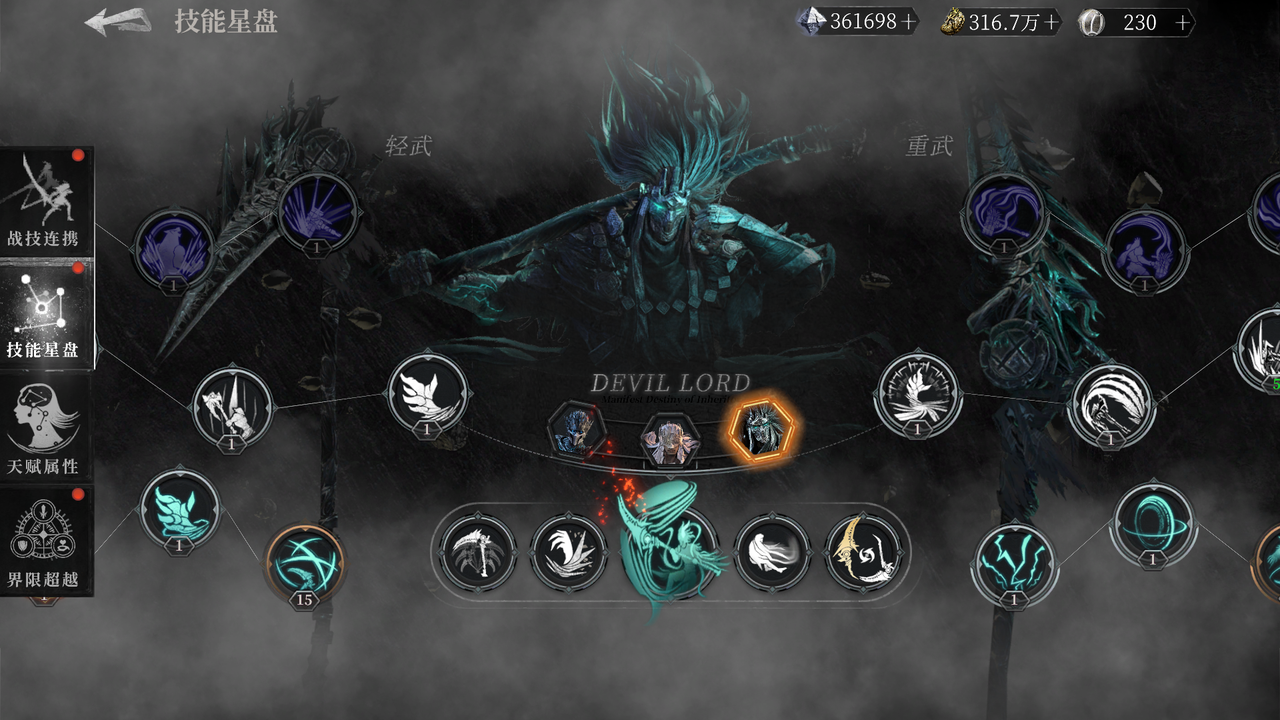Open the white clawed swipe skill node
This screenshot has height=720, width=1280.
(1110, 404)
